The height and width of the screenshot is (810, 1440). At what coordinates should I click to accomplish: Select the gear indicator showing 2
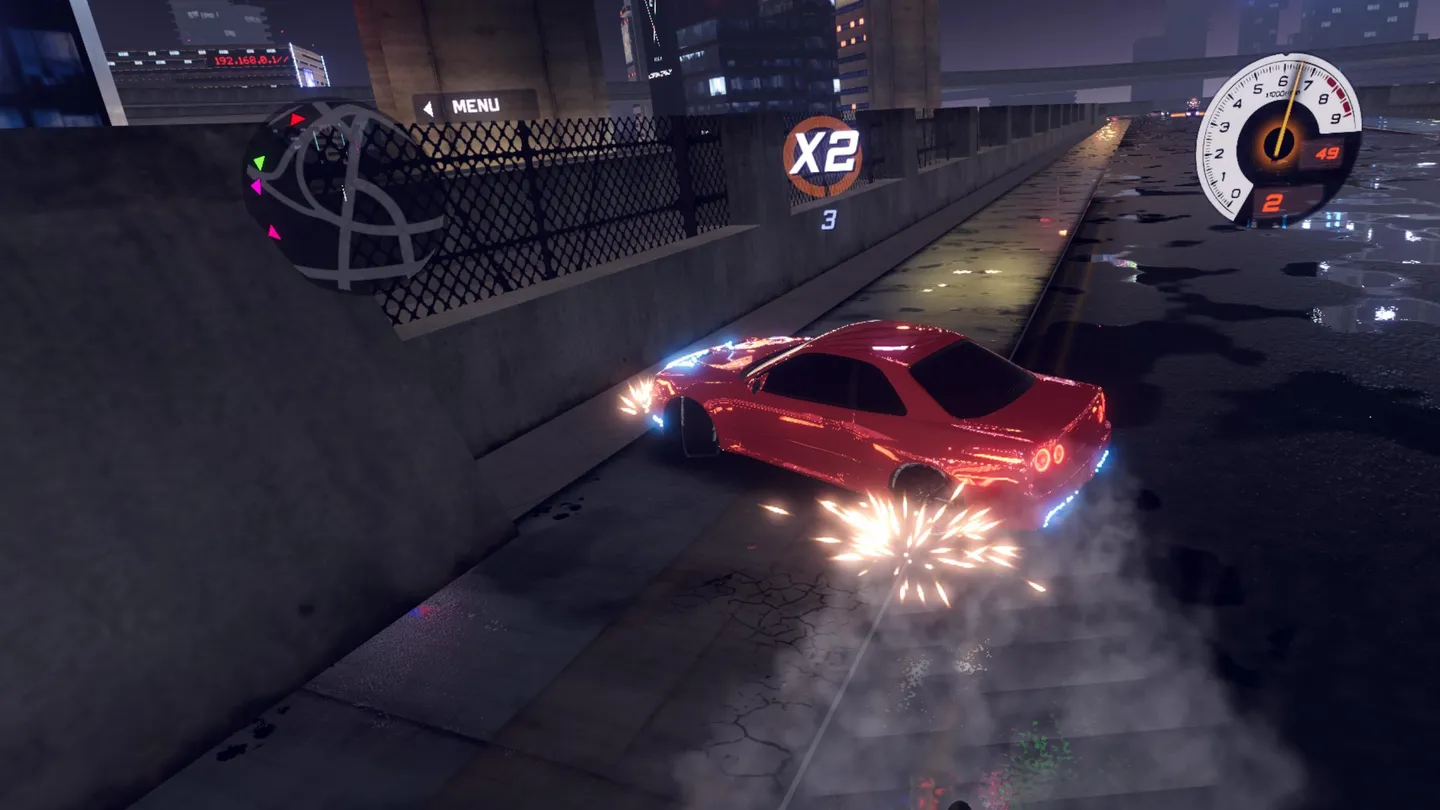click(x=1272, y=202)
